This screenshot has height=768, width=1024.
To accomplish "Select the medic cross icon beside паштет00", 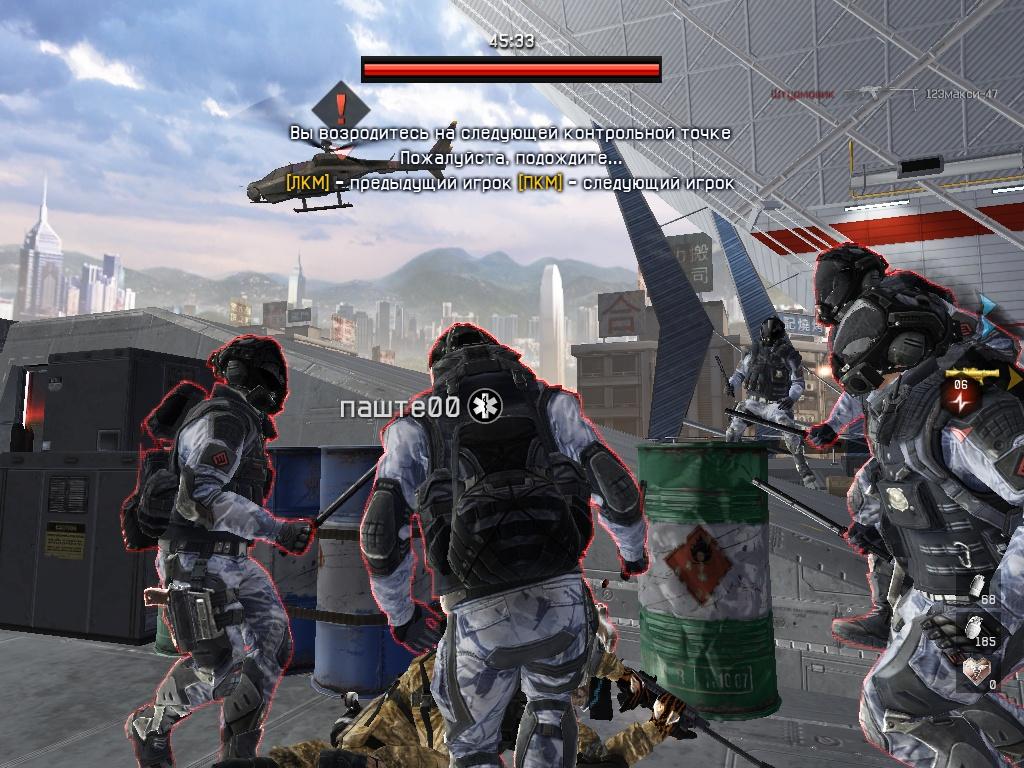I will (x=488, y=407).
